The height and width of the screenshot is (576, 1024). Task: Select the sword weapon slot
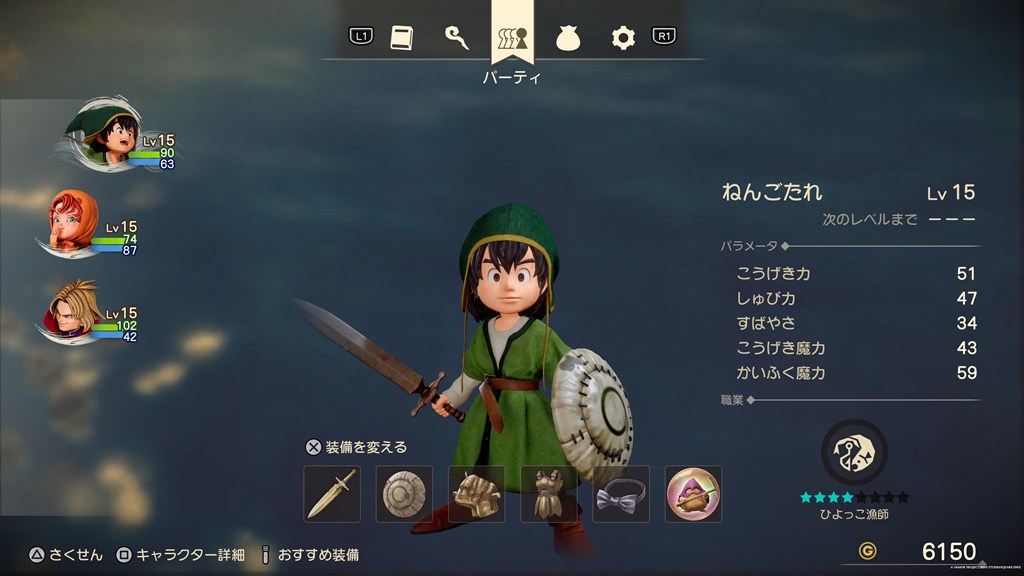(332, 493)
